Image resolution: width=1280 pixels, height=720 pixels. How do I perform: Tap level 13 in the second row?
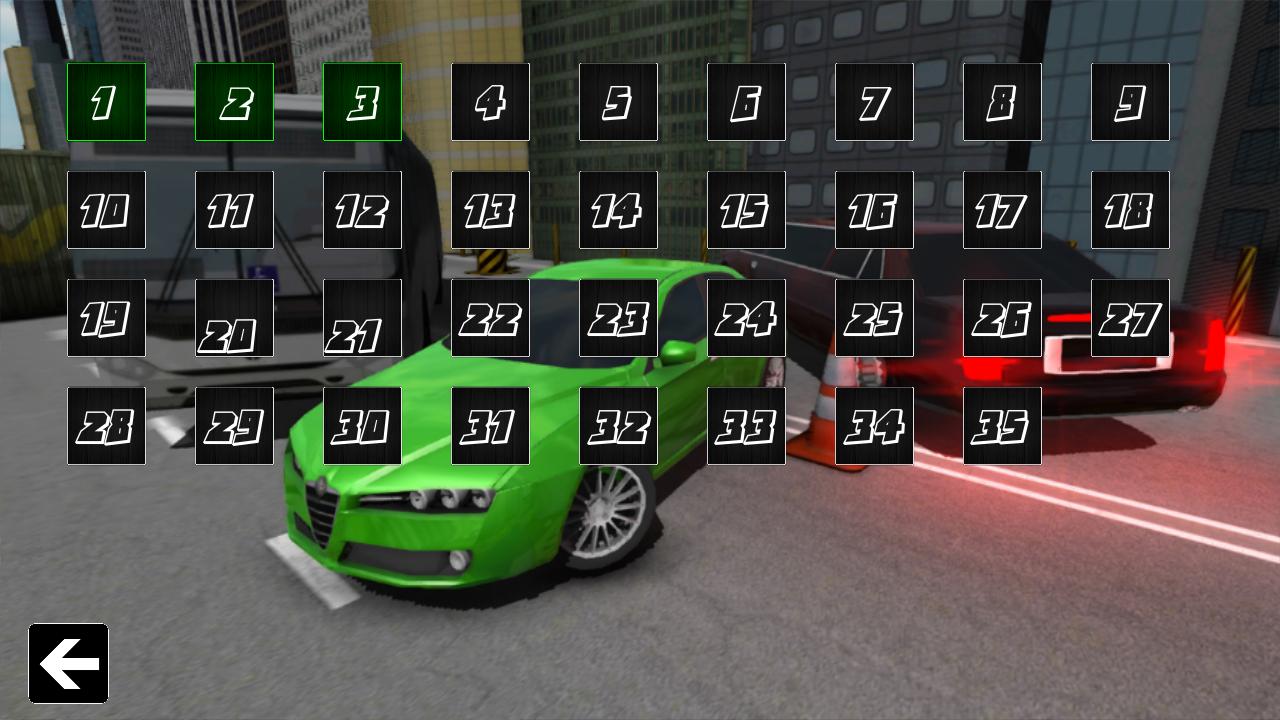click(490, 209)
